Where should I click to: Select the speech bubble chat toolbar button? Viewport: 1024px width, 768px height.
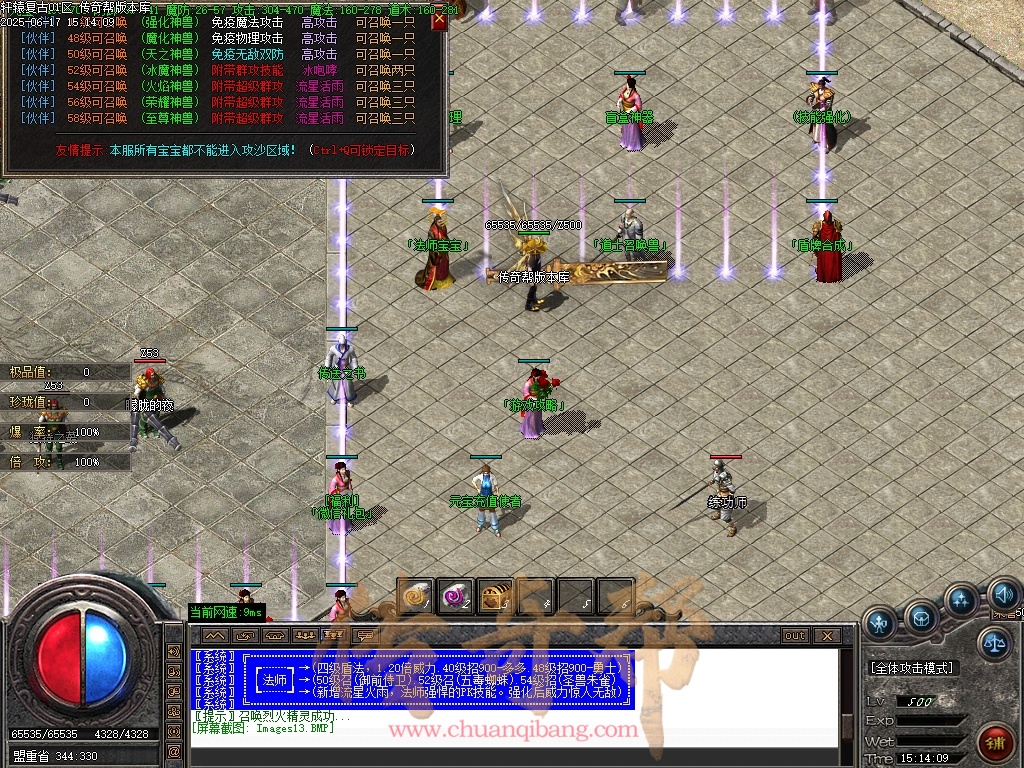pos(365,635)
